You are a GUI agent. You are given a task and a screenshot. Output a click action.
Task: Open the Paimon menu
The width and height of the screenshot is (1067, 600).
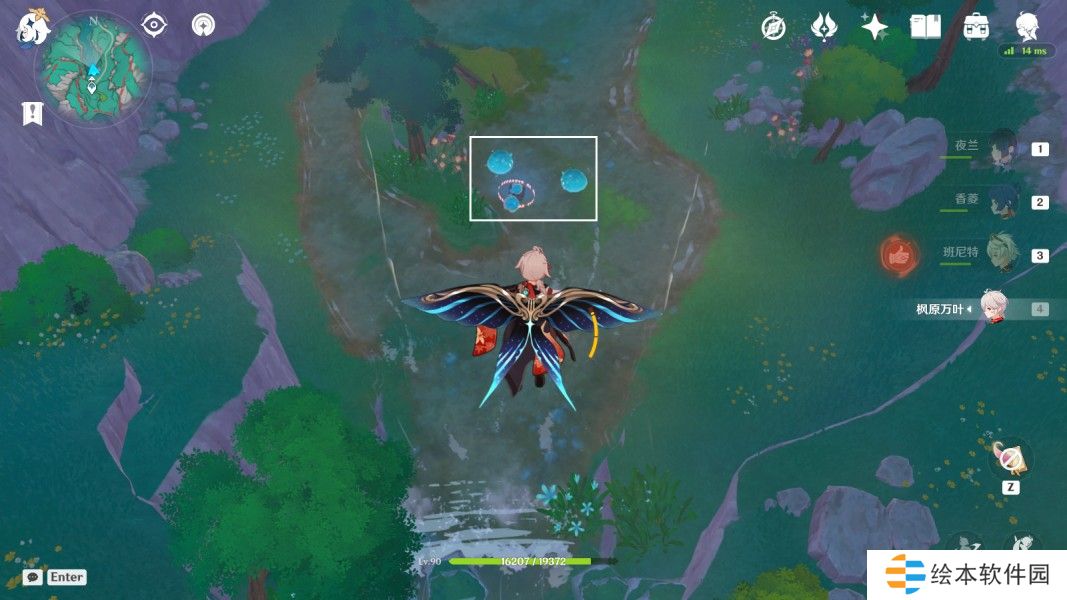pyautogui.click(x=32, y=28)
